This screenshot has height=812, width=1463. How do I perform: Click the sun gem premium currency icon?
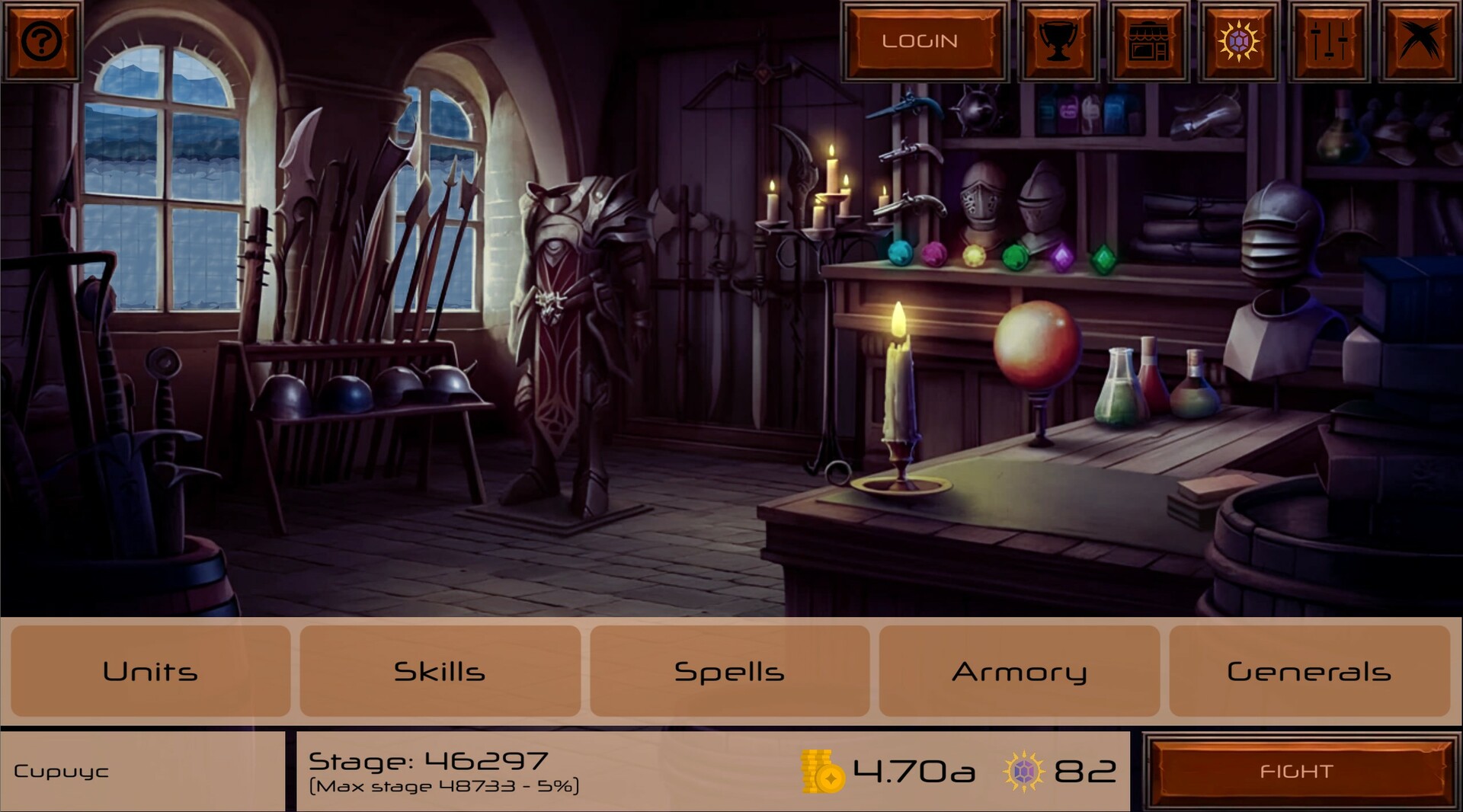click(1239, 41)
